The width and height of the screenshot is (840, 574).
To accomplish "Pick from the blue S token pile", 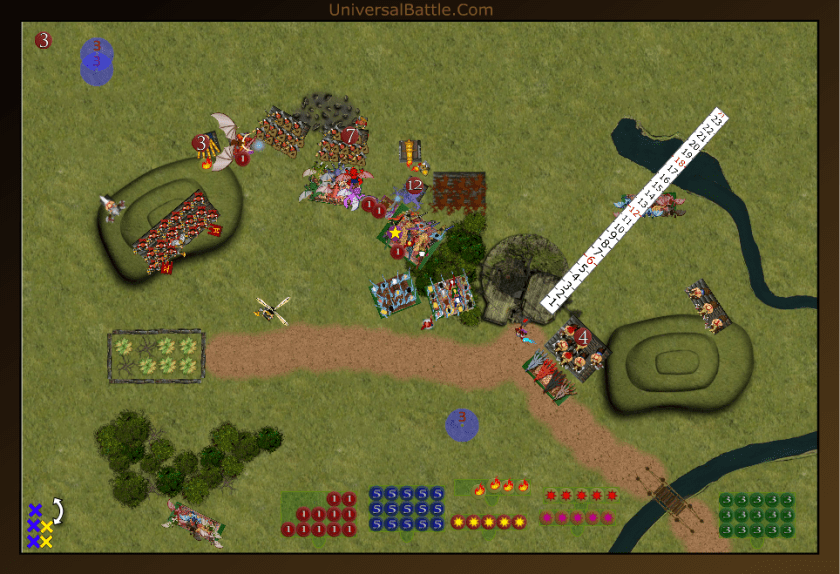I will click(x=406, y=509).
